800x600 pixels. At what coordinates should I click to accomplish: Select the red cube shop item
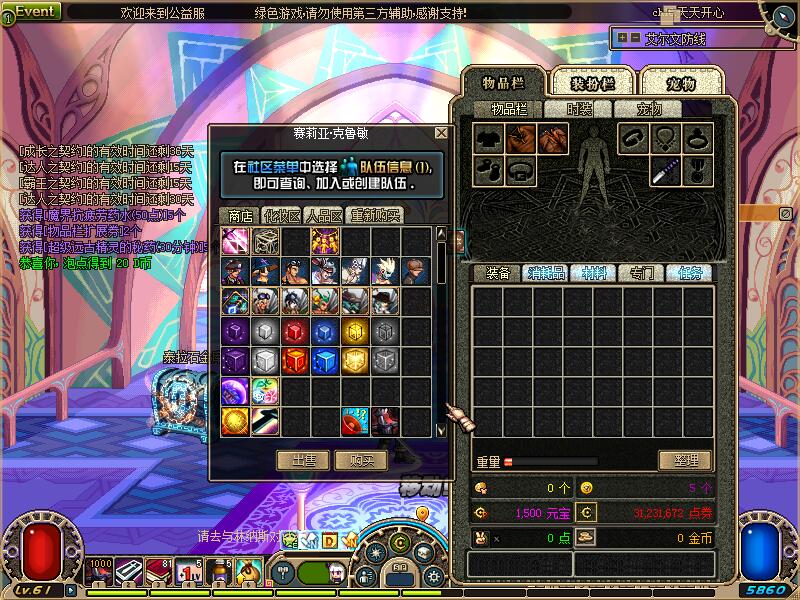[295, 331]
